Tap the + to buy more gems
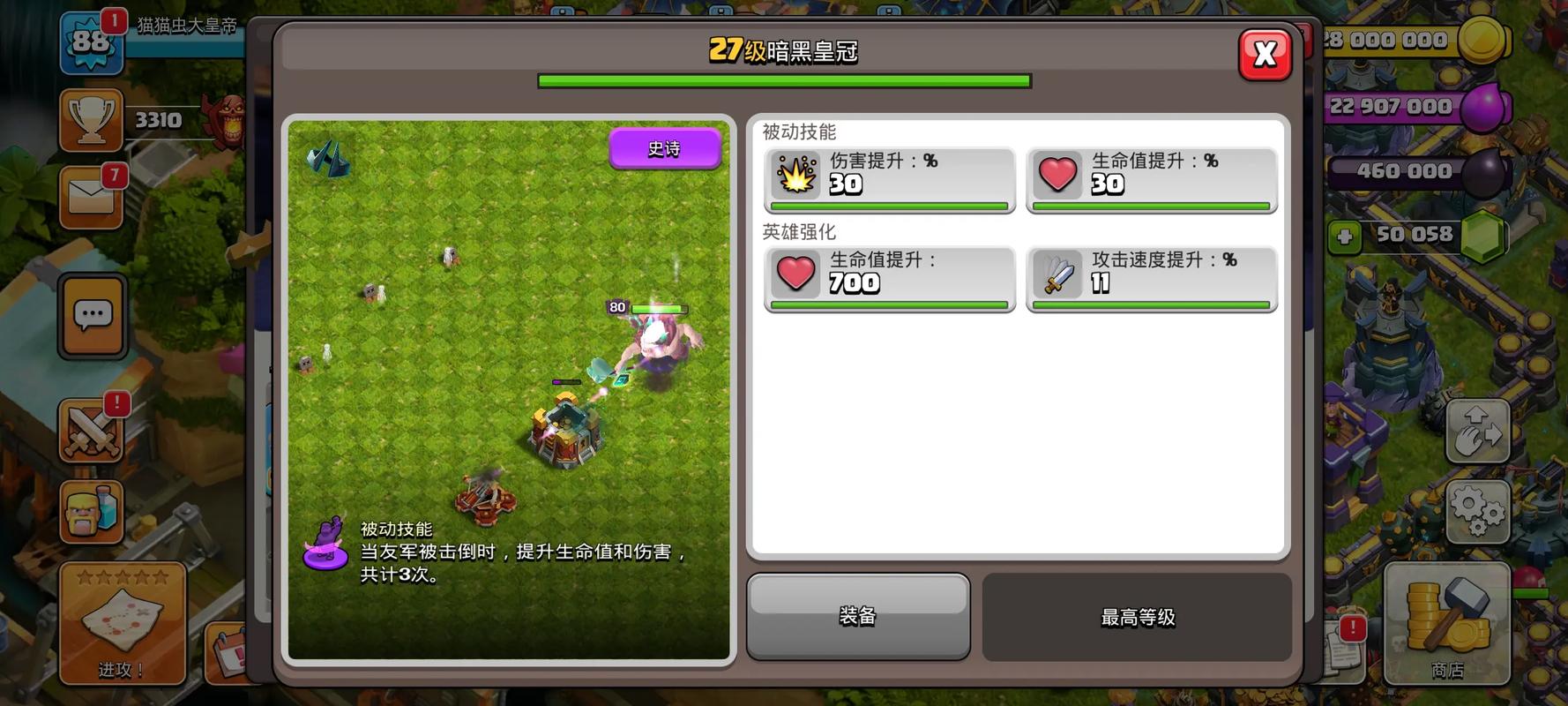The image size is (1568, 706). click(x=1344, y=235)
